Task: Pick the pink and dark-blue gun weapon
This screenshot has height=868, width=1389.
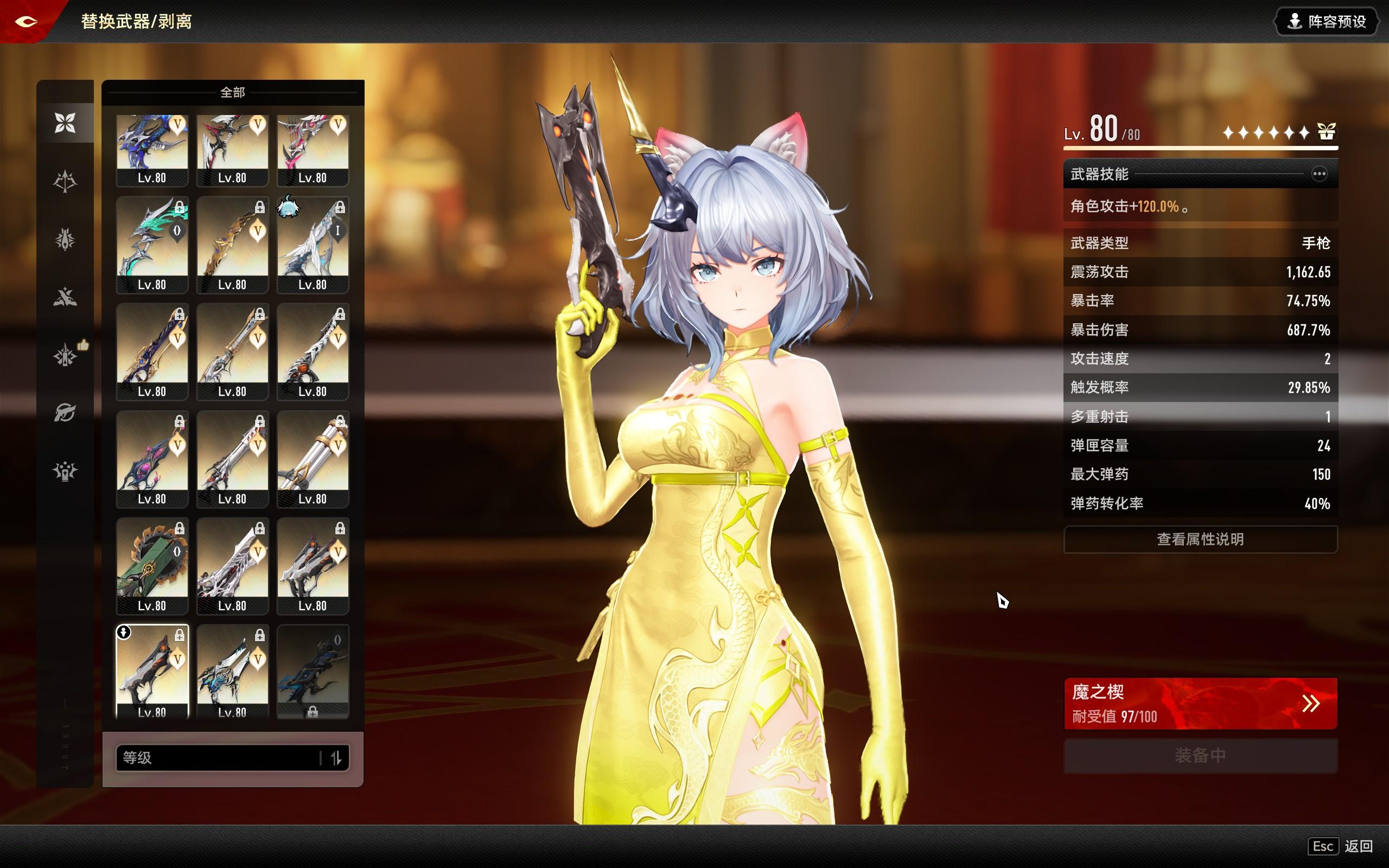Action: pyautogui.click(x=152, y=458)
